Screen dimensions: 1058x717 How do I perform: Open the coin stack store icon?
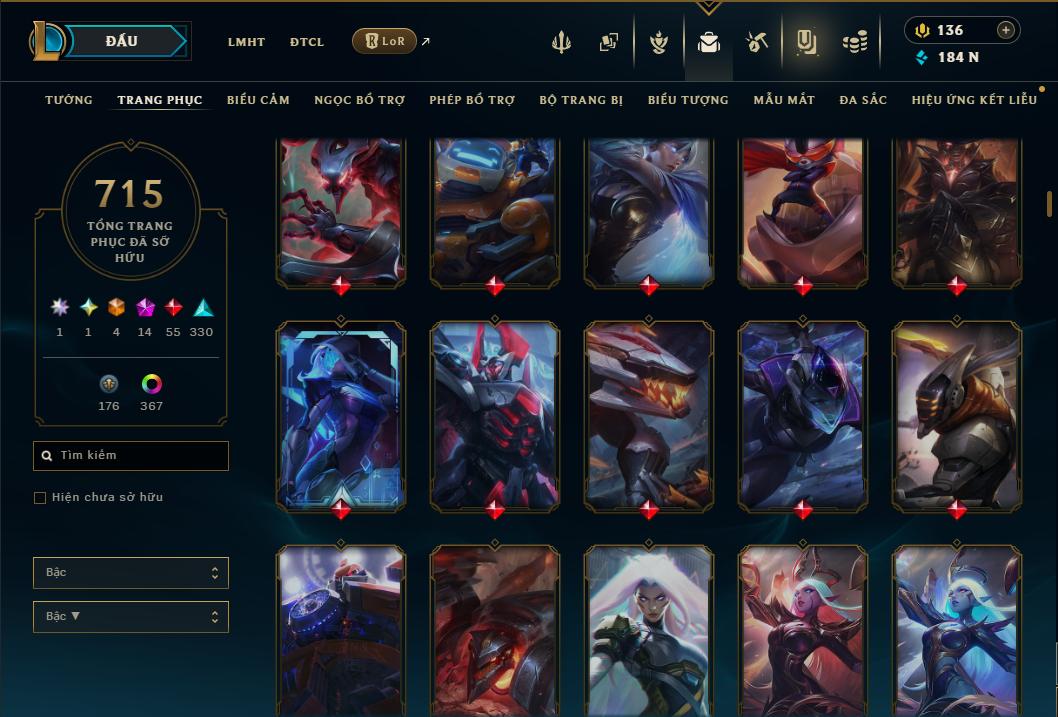pyautogui.click(x=854, y=42)
